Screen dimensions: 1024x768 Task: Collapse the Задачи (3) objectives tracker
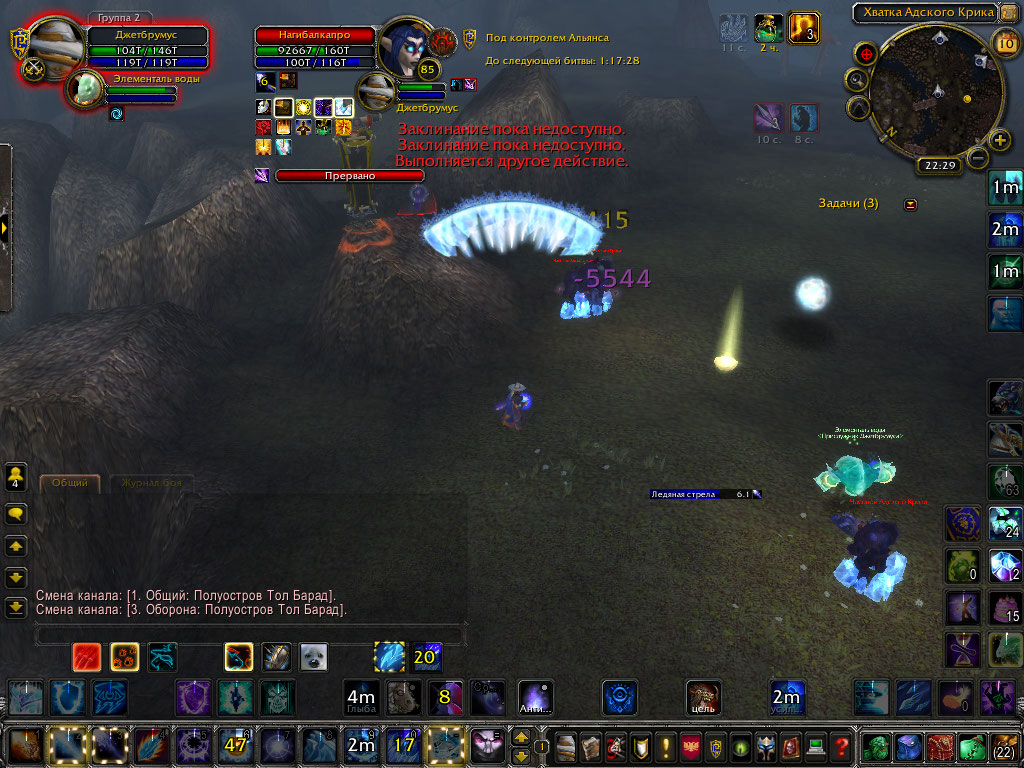(910, 204)
